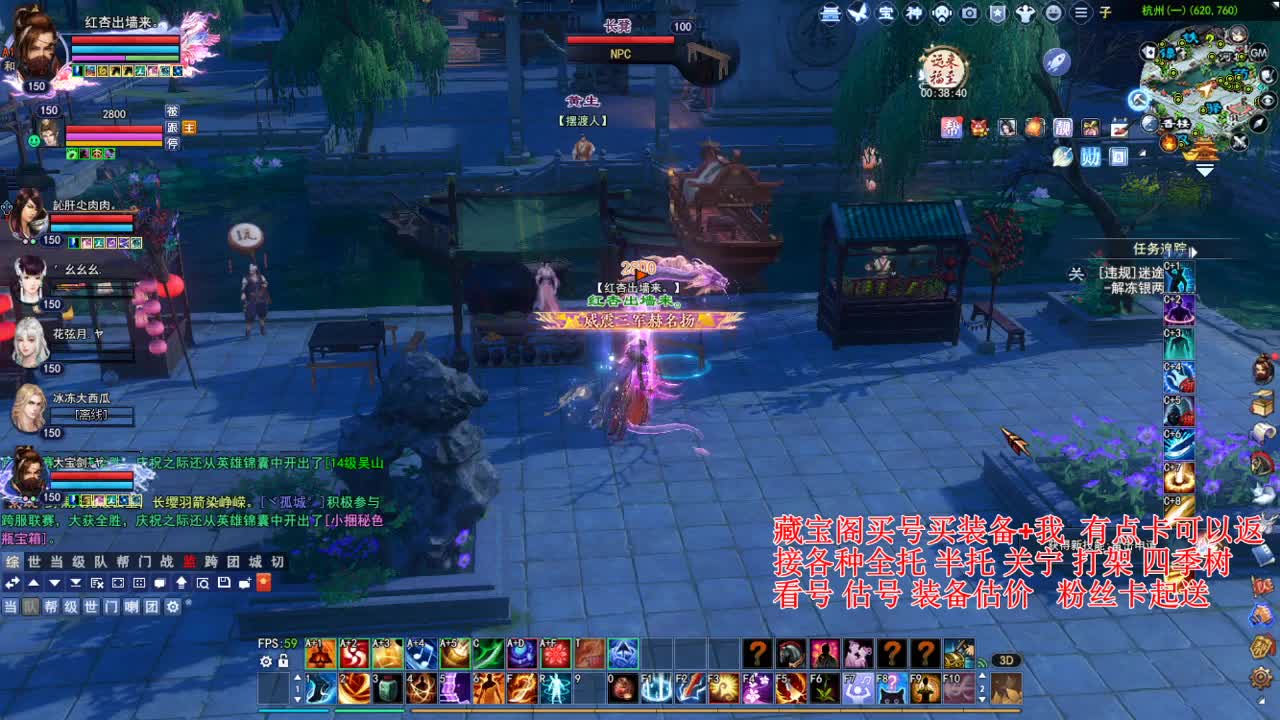
Task: Open the hamburger menu in the top icon bar
Action: pyautogui.click(x=1079, y=12)
